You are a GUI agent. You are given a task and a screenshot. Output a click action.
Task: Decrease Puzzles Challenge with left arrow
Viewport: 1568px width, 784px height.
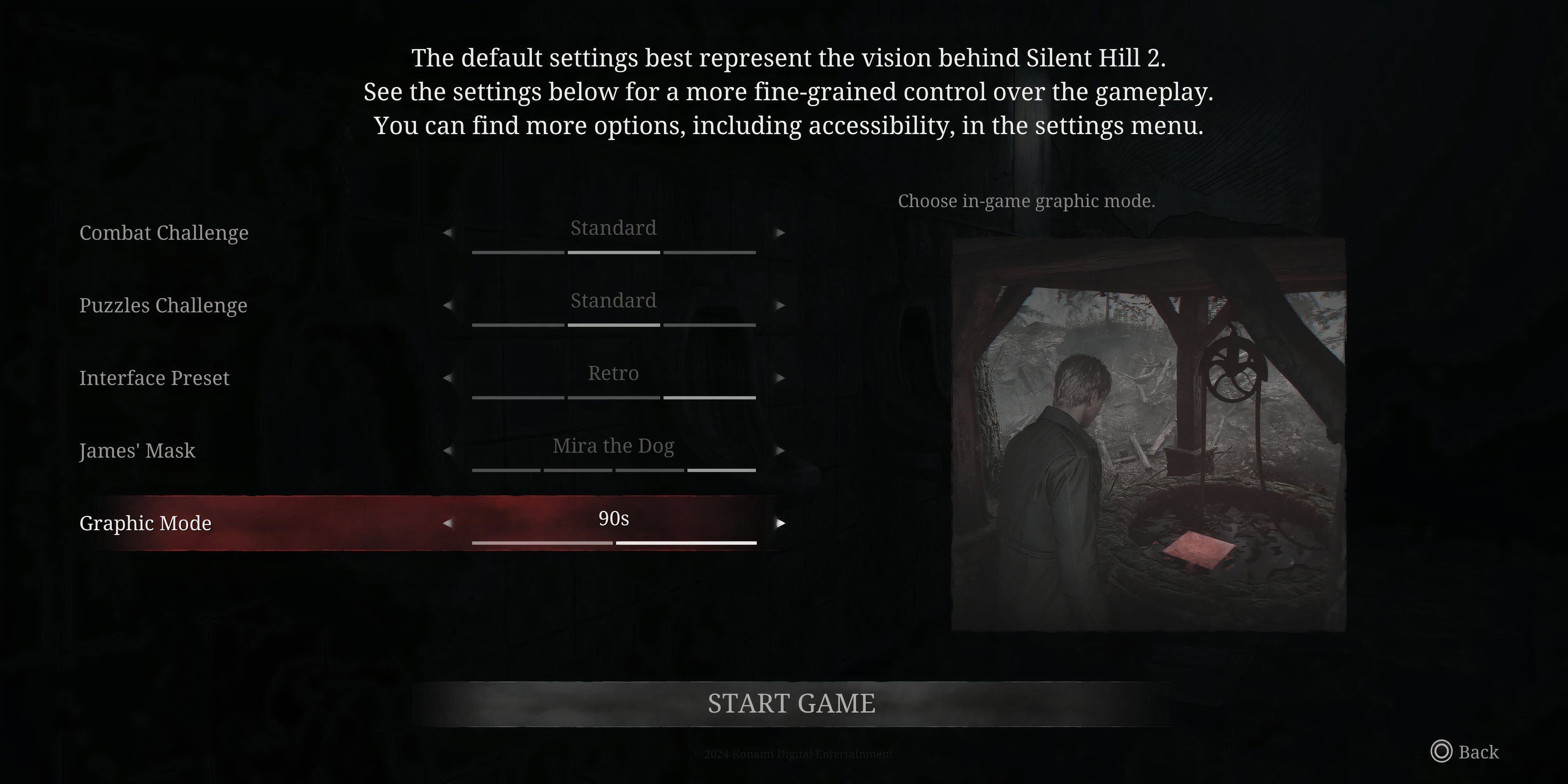pos(447,305)
